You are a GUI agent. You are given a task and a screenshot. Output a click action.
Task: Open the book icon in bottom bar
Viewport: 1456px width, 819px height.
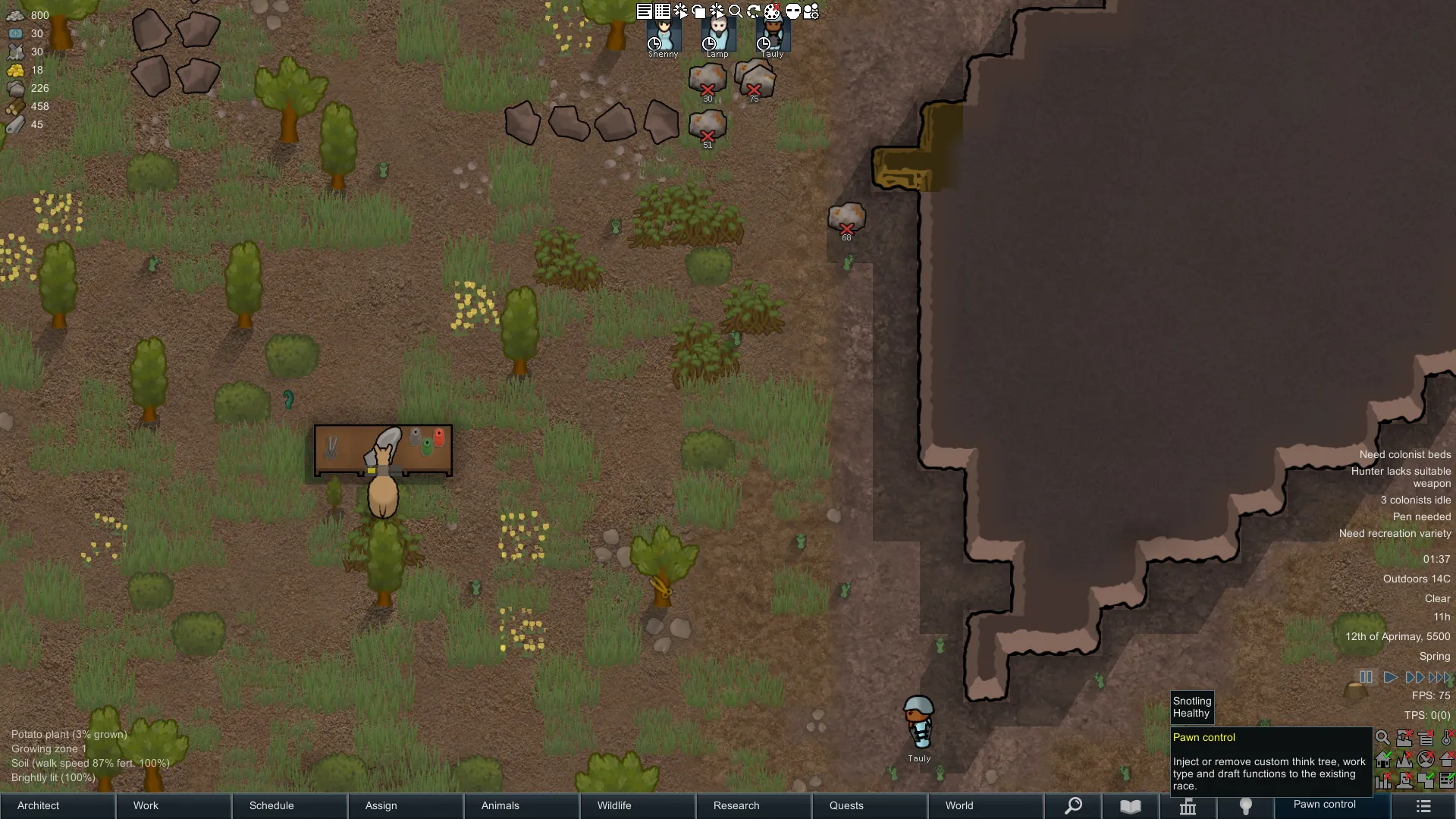[1131, 806]
